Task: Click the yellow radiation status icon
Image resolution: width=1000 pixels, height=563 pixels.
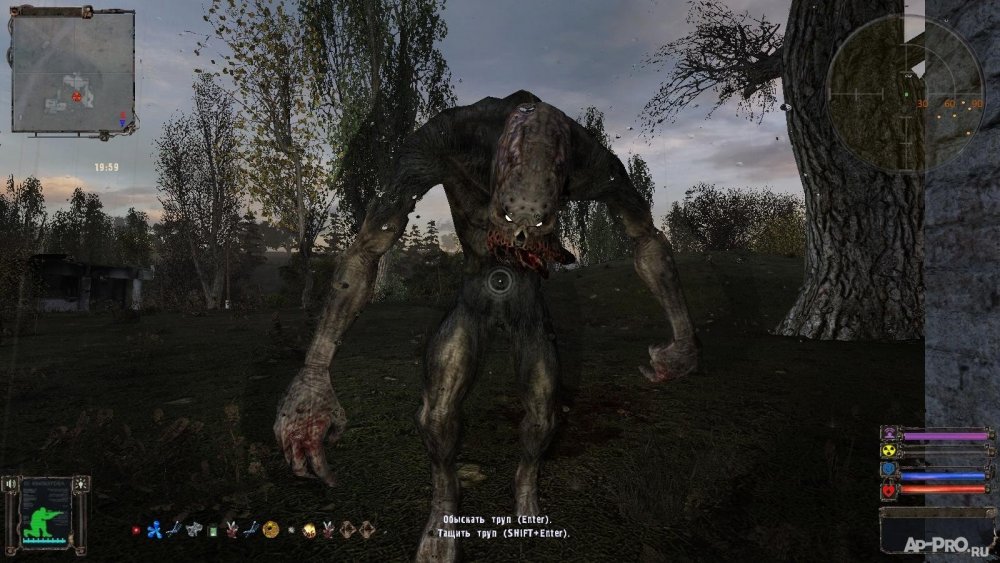Action: (x=888, y=449)
